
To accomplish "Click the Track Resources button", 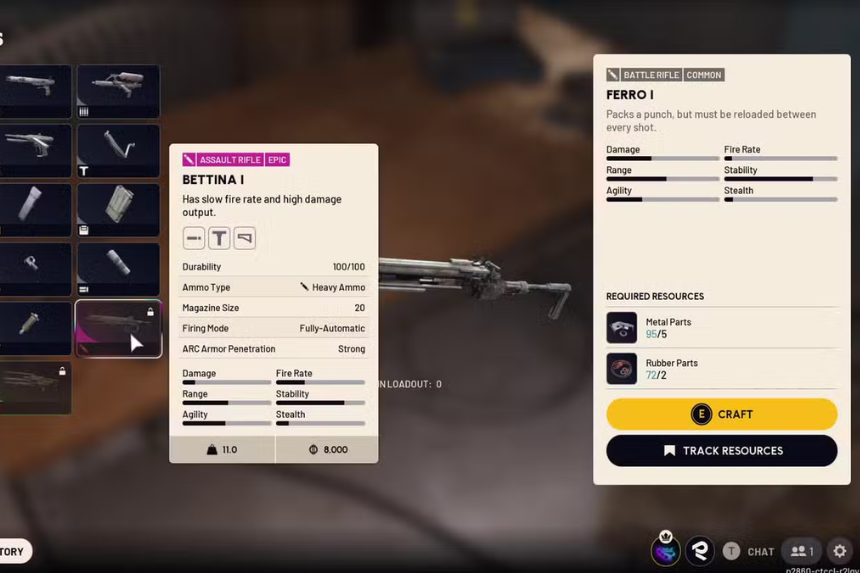I will point(721,451).
